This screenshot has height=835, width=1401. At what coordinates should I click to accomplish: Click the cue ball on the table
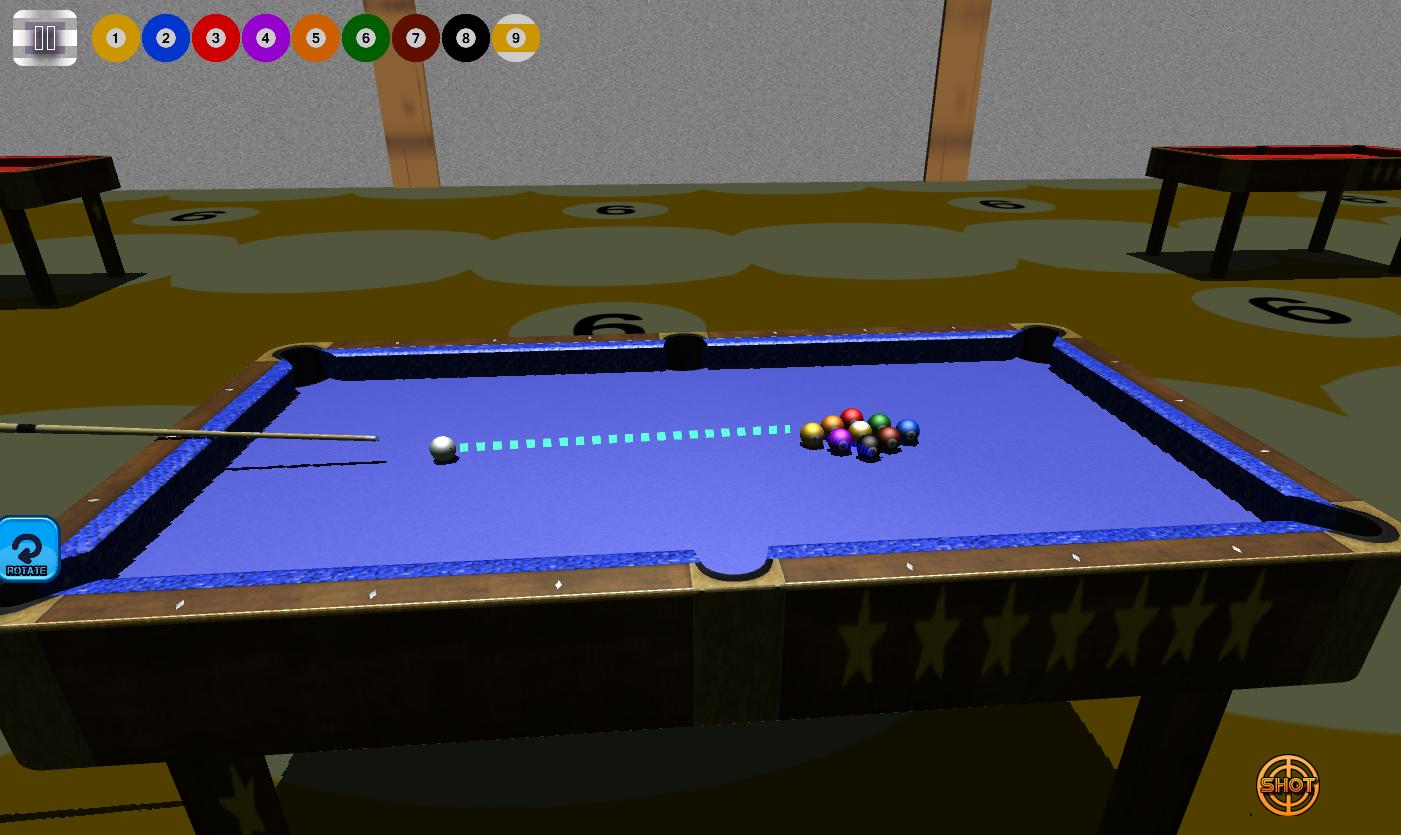tap(442, 449)
